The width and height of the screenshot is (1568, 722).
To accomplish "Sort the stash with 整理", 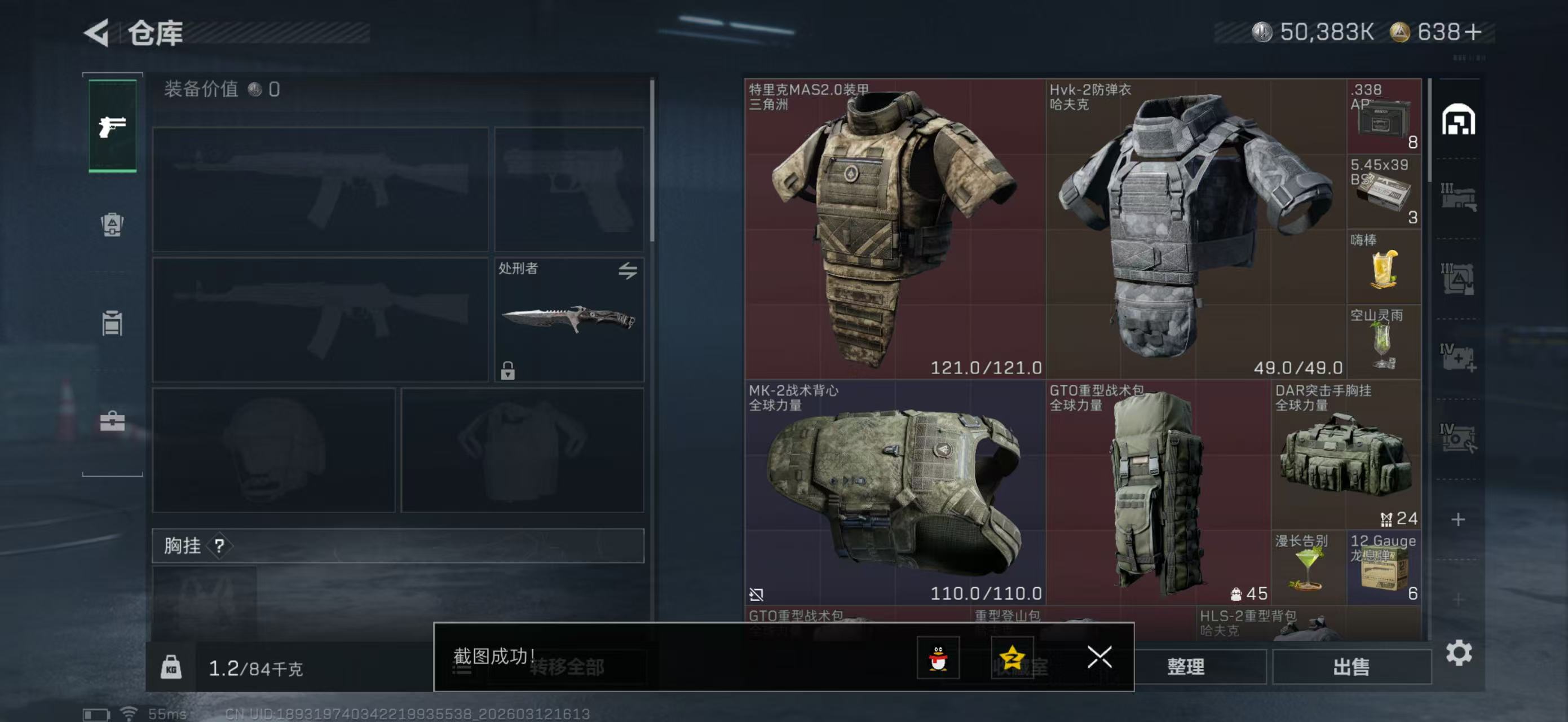I will pos(1185,667).
